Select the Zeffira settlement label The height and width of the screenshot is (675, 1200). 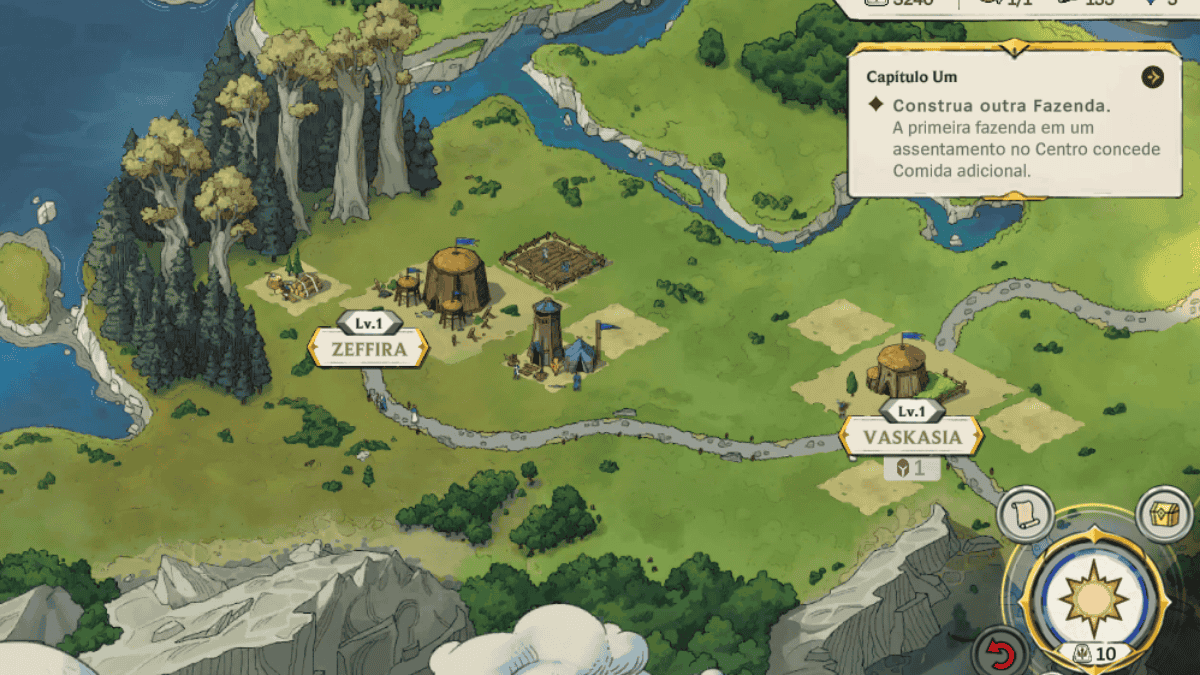click(369, 349)
